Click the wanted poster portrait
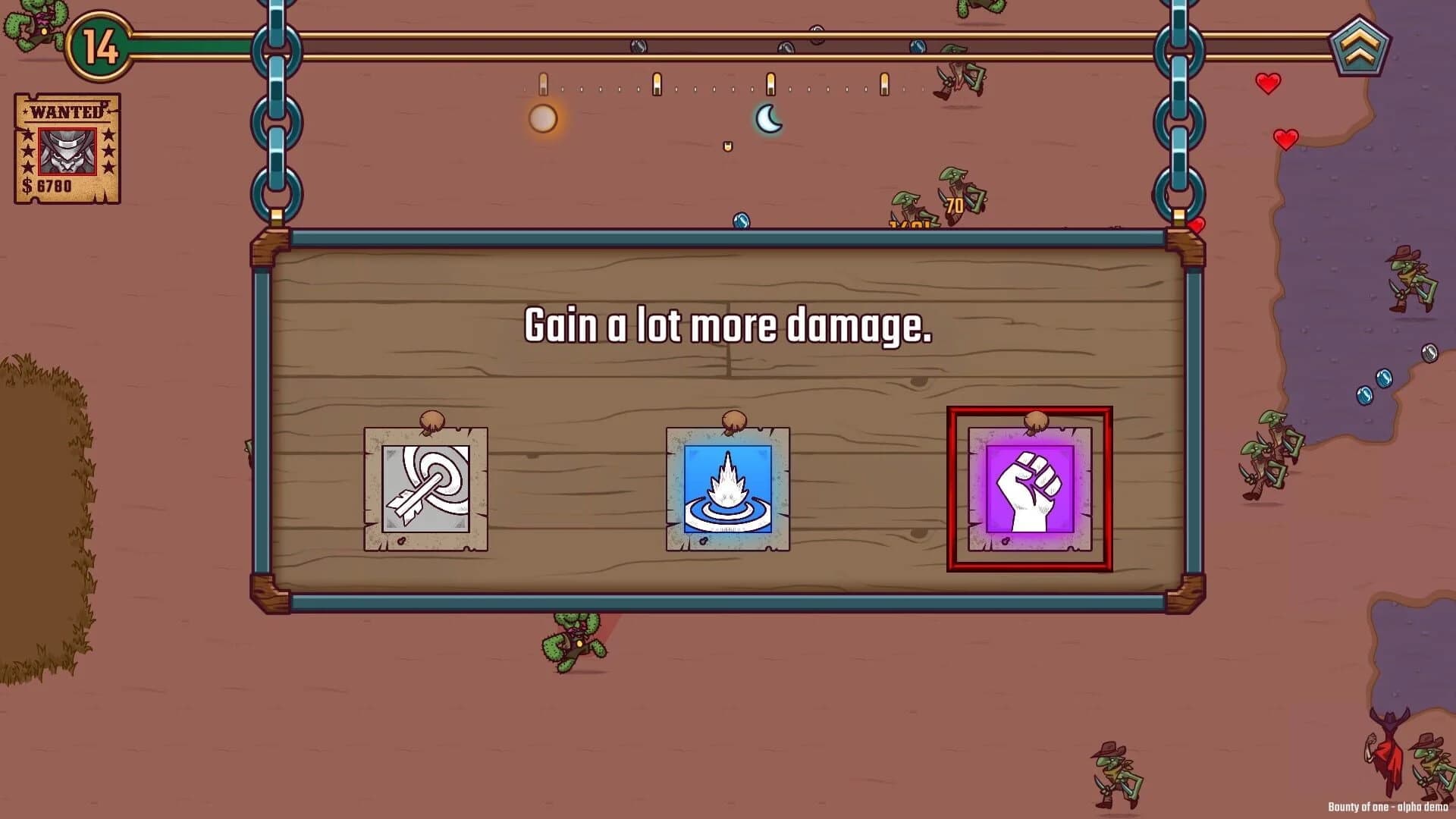This screenshot has width=1456, height=819. click(65, 149)
